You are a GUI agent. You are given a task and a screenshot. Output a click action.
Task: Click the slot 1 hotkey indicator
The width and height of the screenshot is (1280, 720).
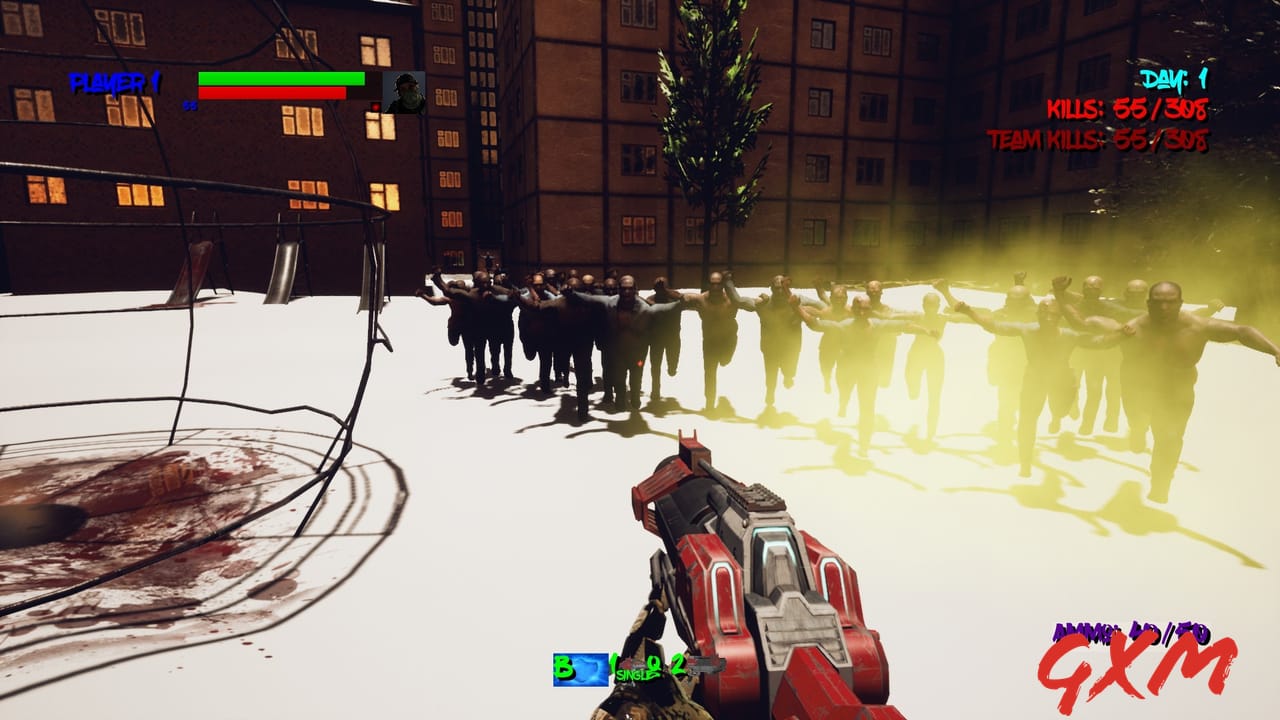(612, 662)
